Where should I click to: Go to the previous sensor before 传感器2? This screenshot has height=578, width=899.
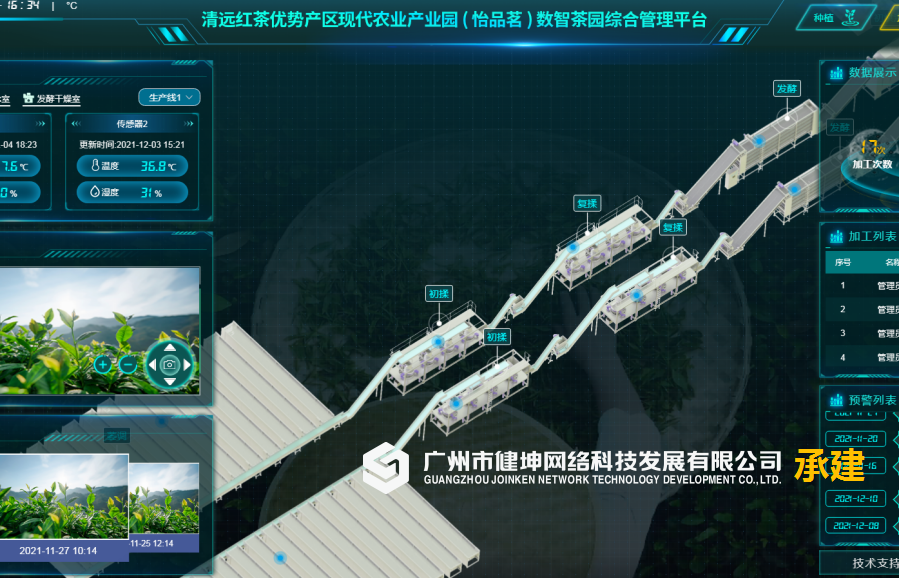(x=75, y=123)
